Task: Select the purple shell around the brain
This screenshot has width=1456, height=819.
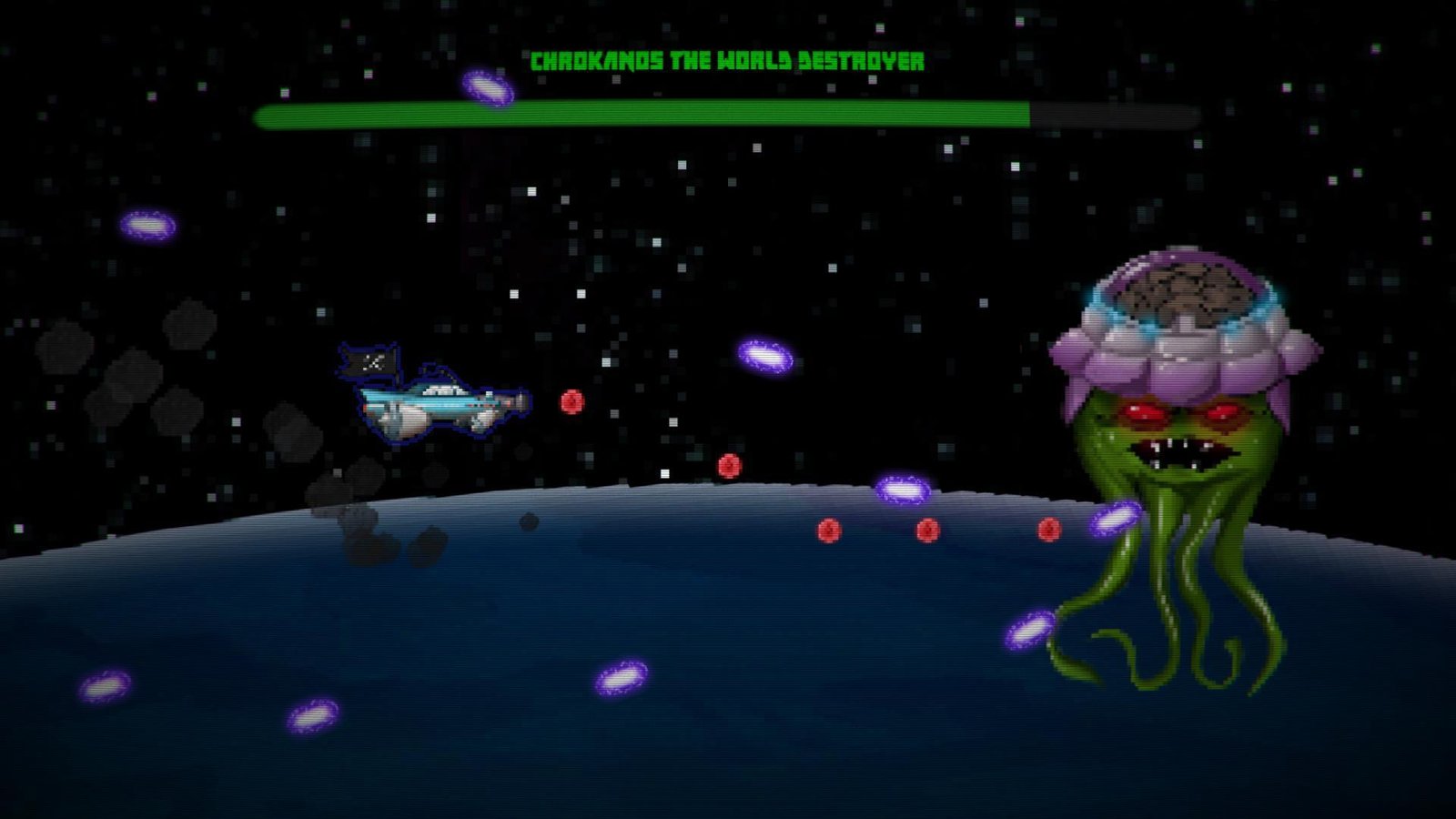Action: tap(1101, 355)
